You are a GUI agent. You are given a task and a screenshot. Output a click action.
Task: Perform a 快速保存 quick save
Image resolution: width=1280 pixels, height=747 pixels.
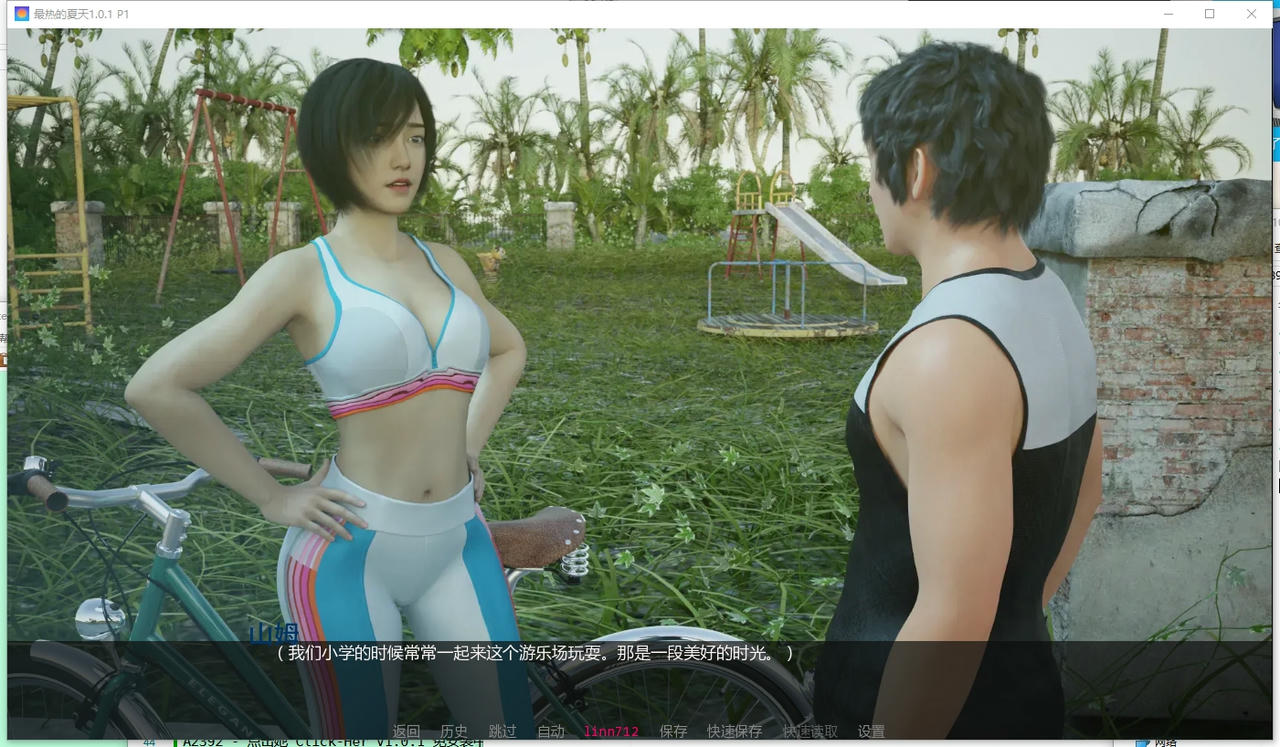click(734, 731)
